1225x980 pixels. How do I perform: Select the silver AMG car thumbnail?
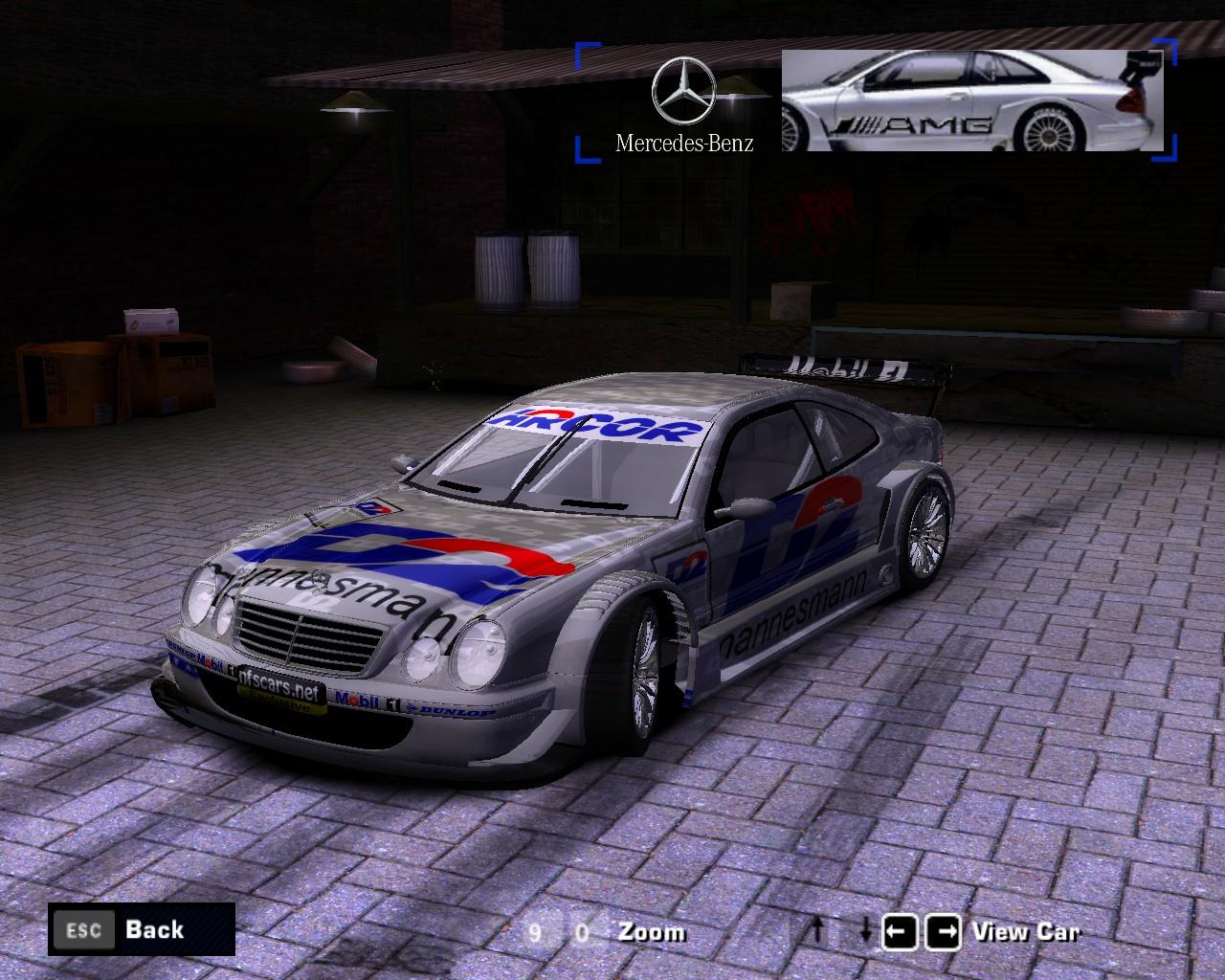971,100
